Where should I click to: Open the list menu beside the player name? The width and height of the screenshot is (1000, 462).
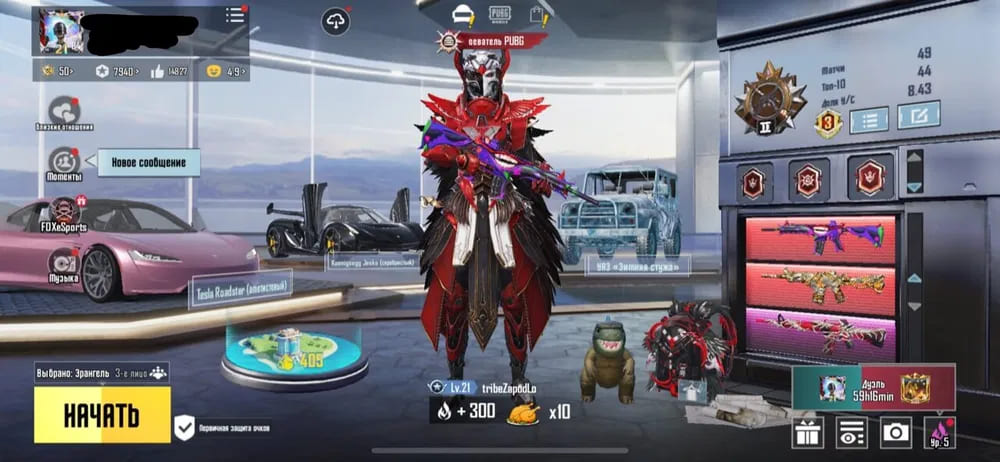pos(235,15)
